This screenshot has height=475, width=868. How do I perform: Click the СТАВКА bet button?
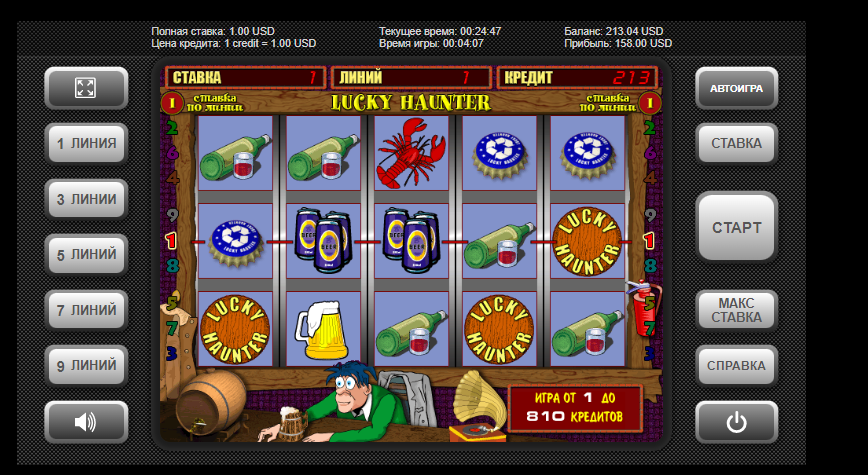[736, 143]
